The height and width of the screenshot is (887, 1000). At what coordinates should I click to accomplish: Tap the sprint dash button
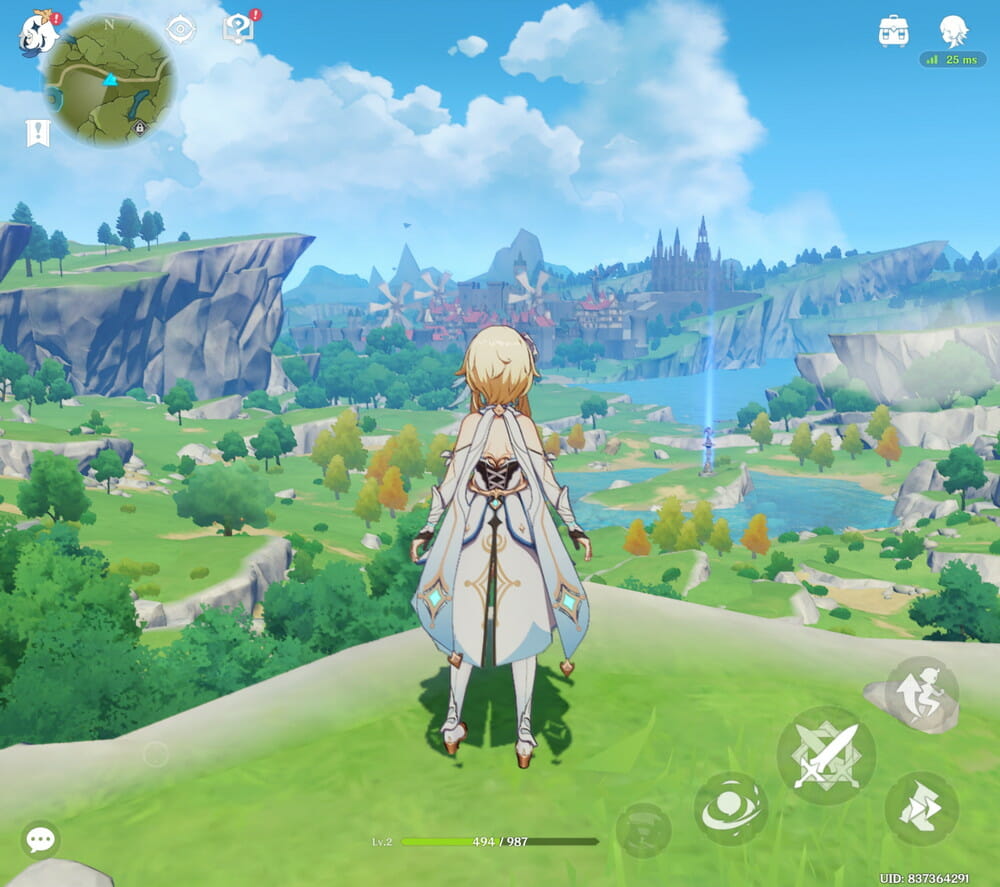(921, 808)
